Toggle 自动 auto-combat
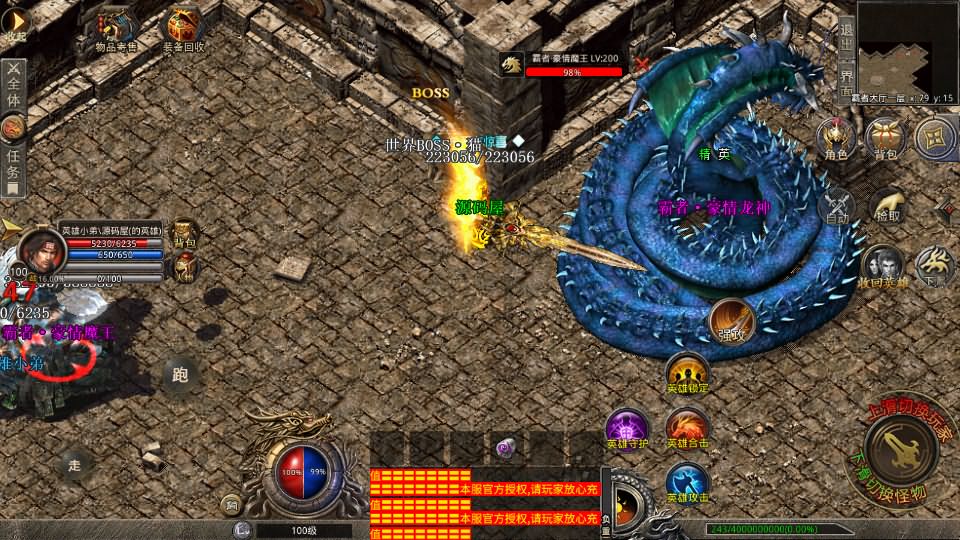This screenshot has height=540, width=960. coord(836,205)
